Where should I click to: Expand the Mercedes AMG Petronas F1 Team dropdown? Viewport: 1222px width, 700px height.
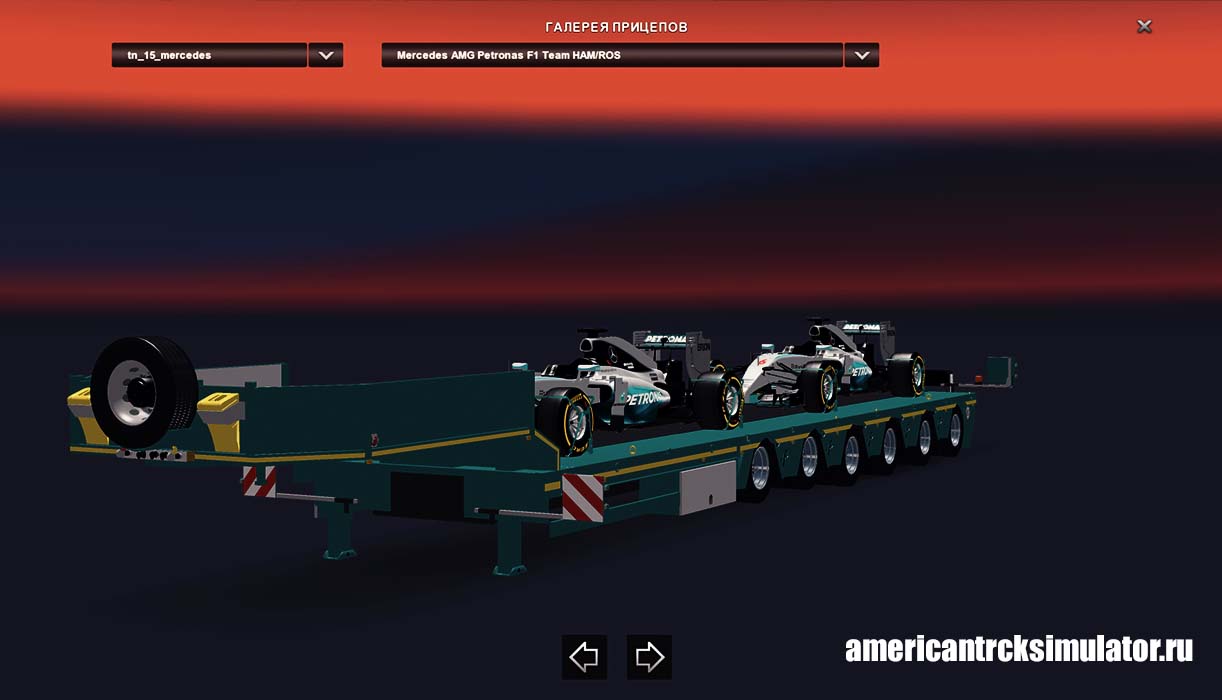[861, 55]
